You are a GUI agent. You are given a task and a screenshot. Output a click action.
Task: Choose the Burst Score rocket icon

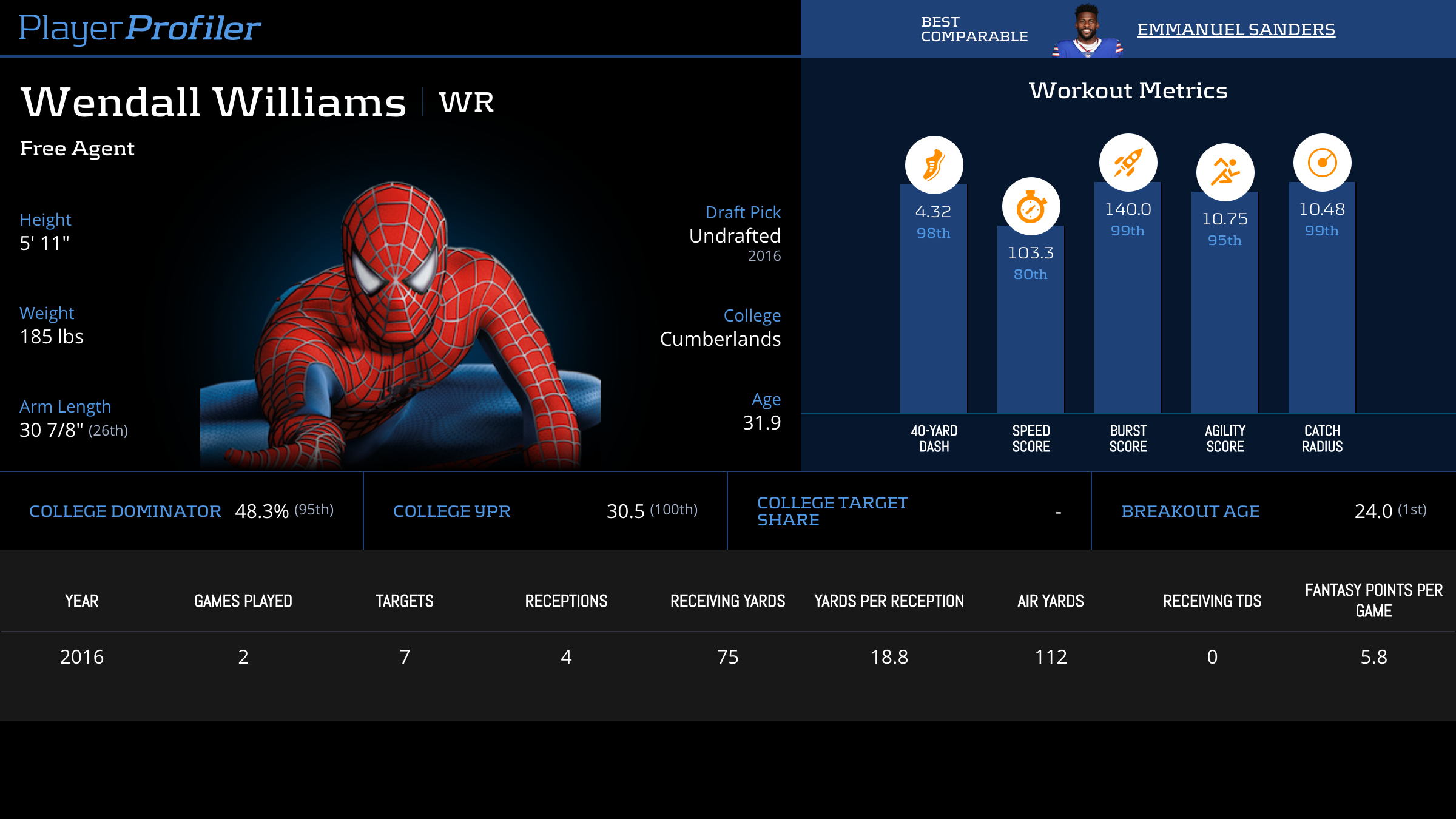pyautogui.click(x=1128, y=163)
